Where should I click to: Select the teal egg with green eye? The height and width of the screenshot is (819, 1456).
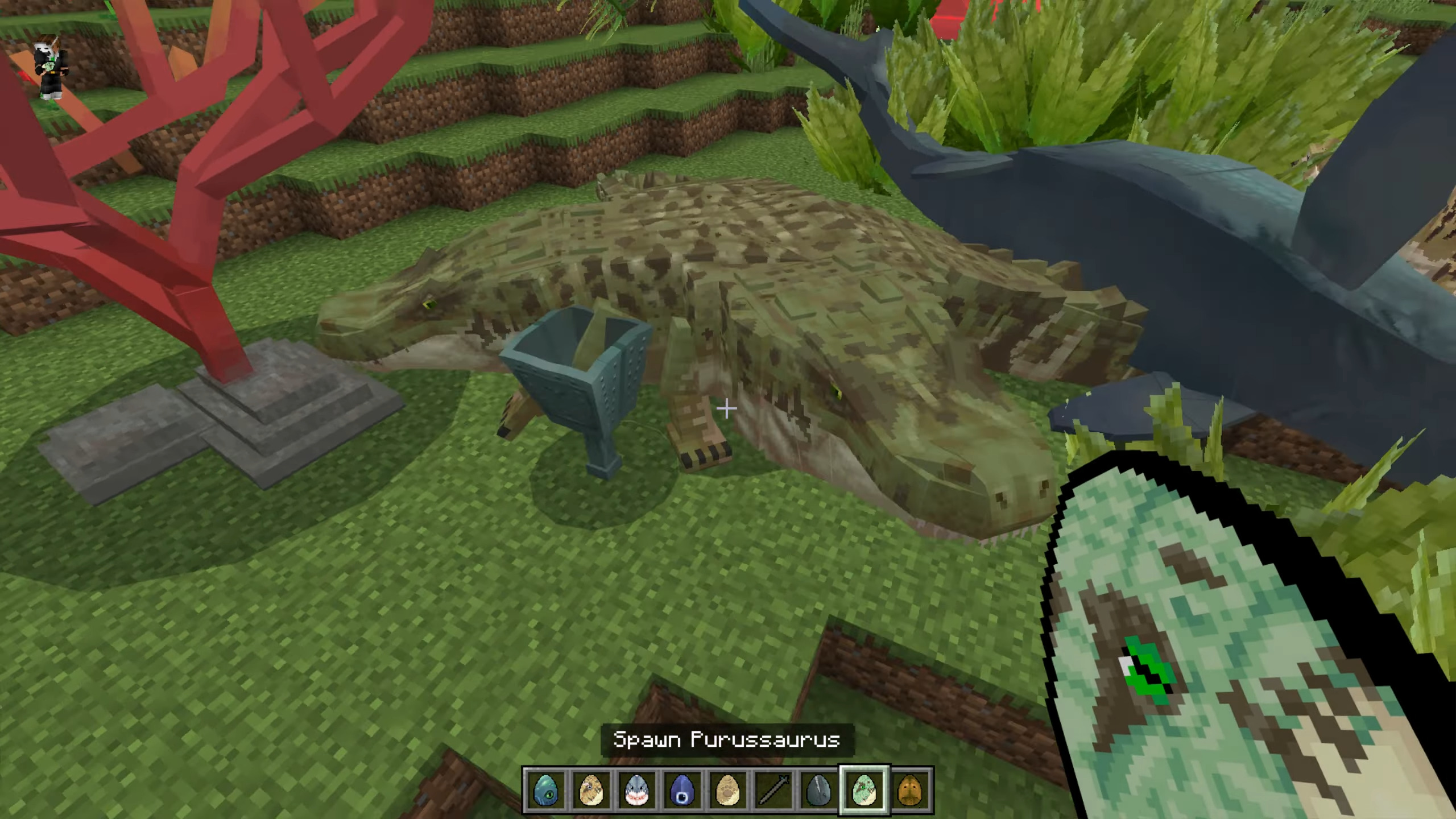(x=545, y=790)
